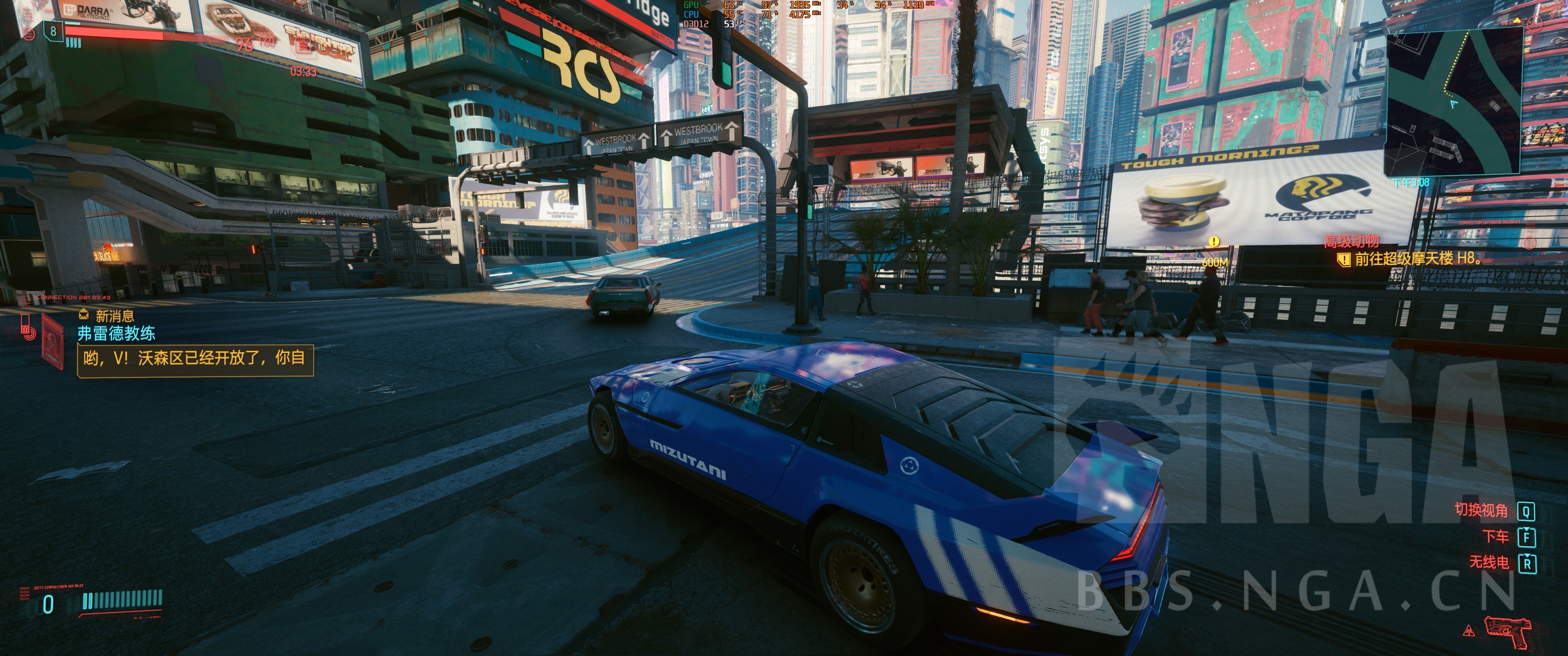Click the level 8 badge
Image resolution: width=1568 pixels, height=656 pixels.
54,31
